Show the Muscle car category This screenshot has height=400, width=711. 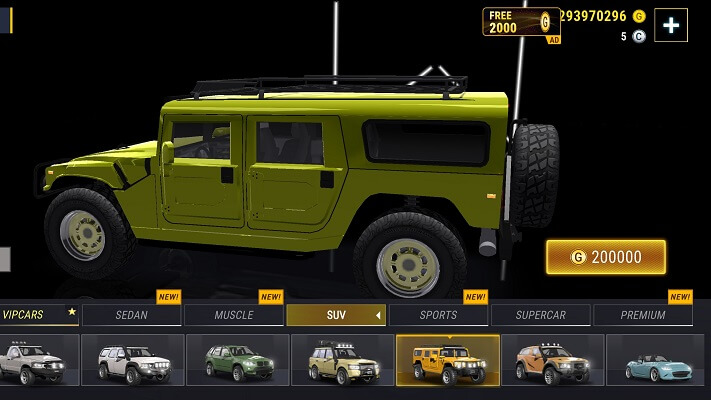pyautogui.click(x=234, y=315)
